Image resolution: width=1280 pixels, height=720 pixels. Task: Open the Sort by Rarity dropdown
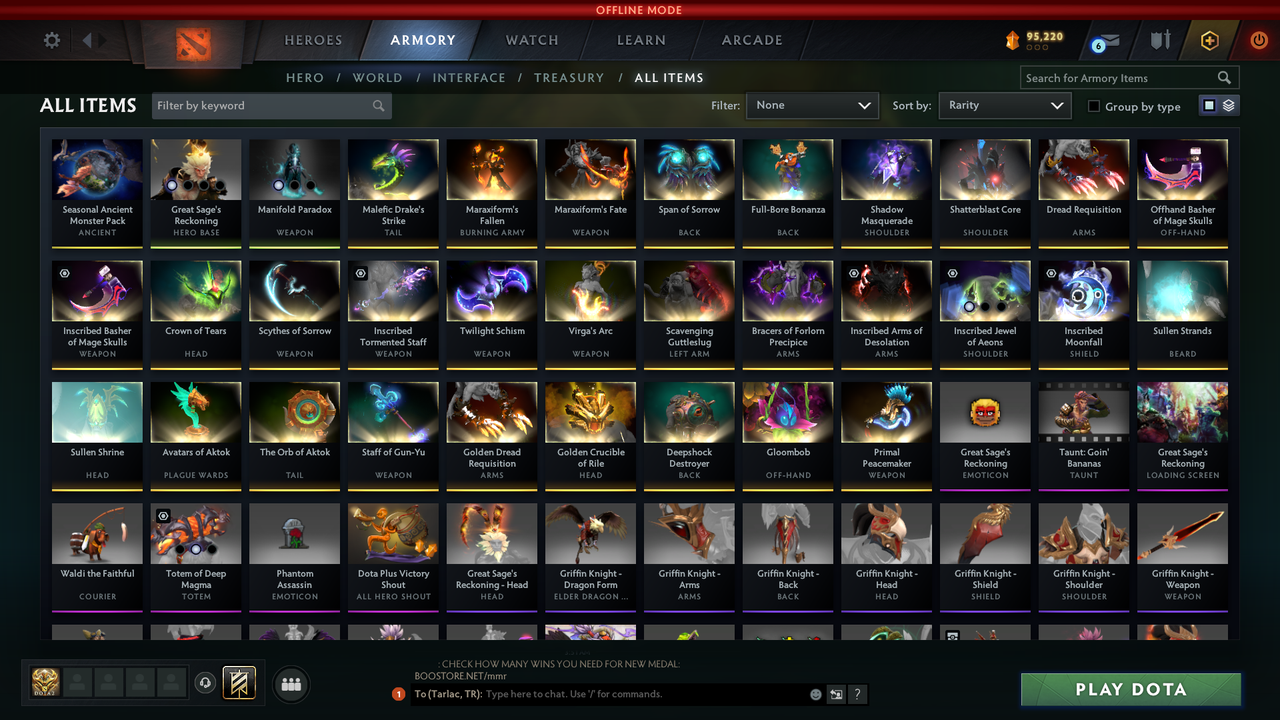click(1004, 105)
